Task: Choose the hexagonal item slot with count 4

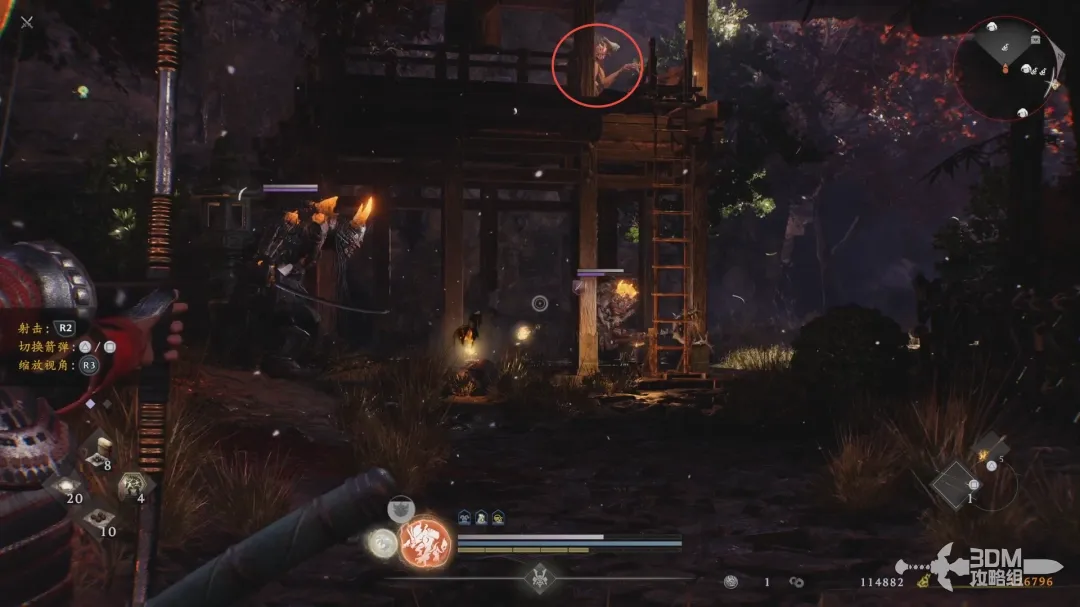Action: [x=130, y=486]
